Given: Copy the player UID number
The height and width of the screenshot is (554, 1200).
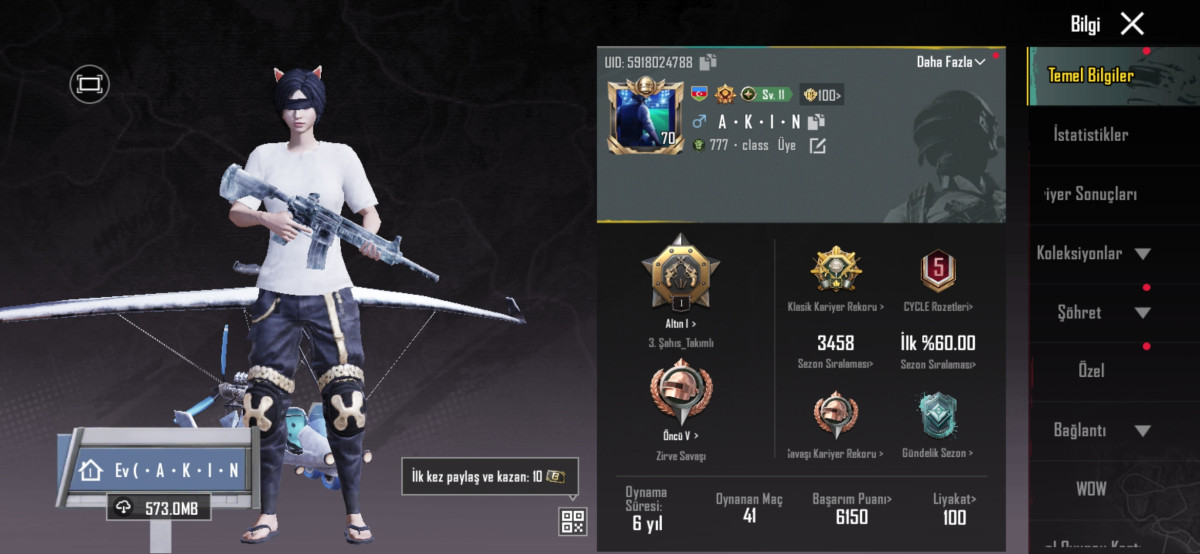Looking at the screenshot, I should pyautogui.click(x=709, y=62).
